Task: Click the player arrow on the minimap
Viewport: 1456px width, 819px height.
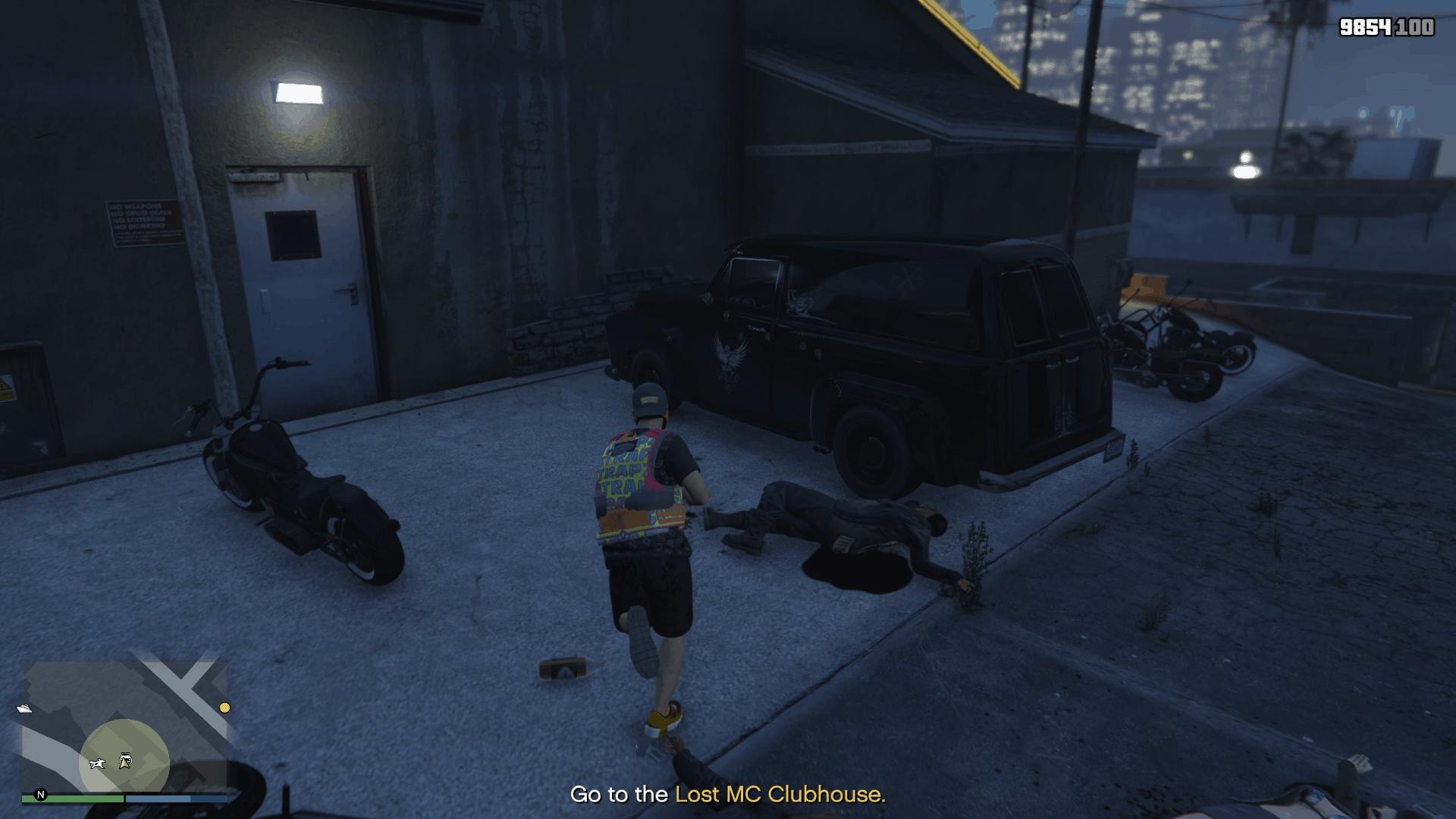Action: click(124, 763)
